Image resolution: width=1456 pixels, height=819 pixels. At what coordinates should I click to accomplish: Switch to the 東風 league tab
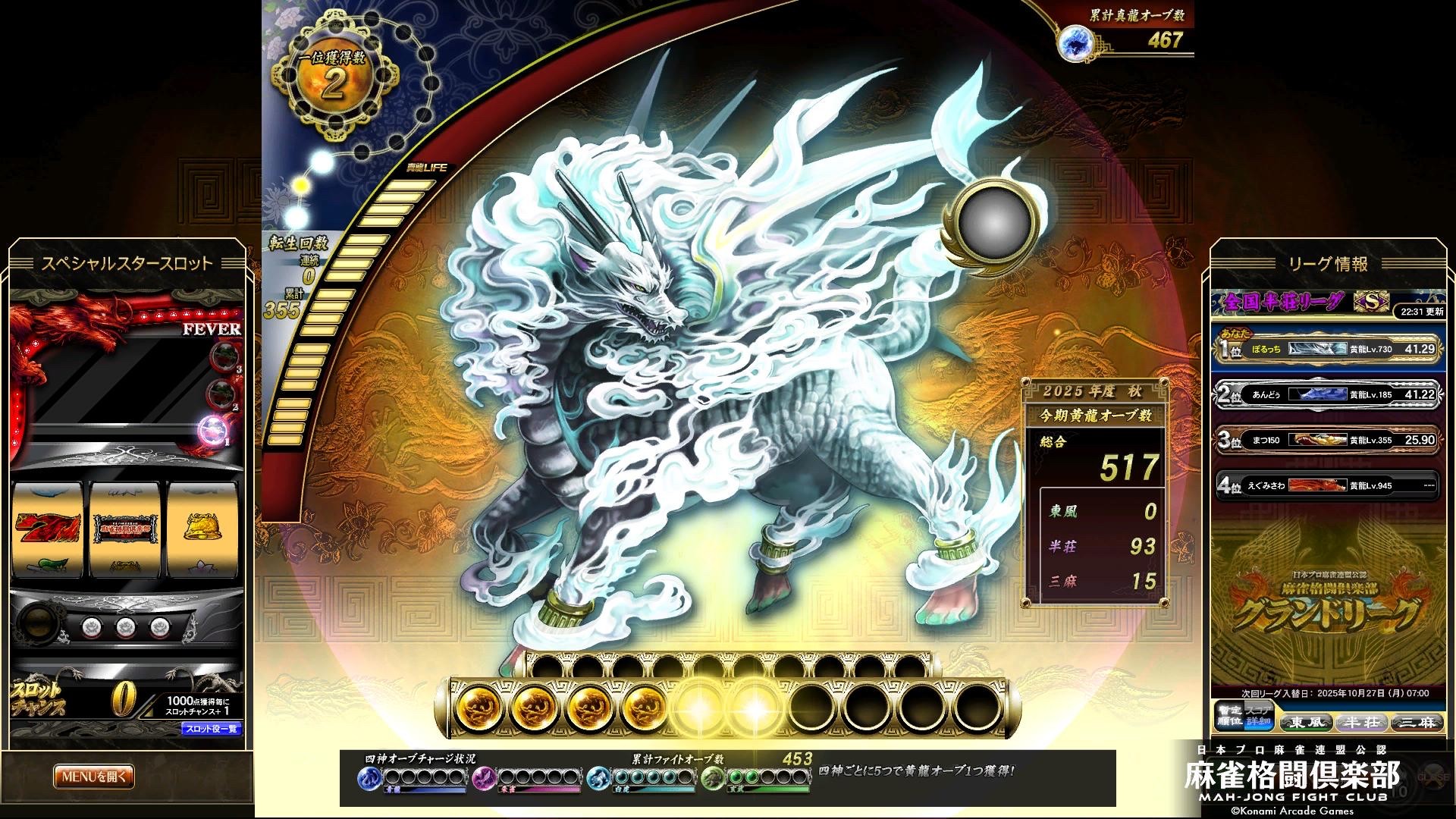1306,722
